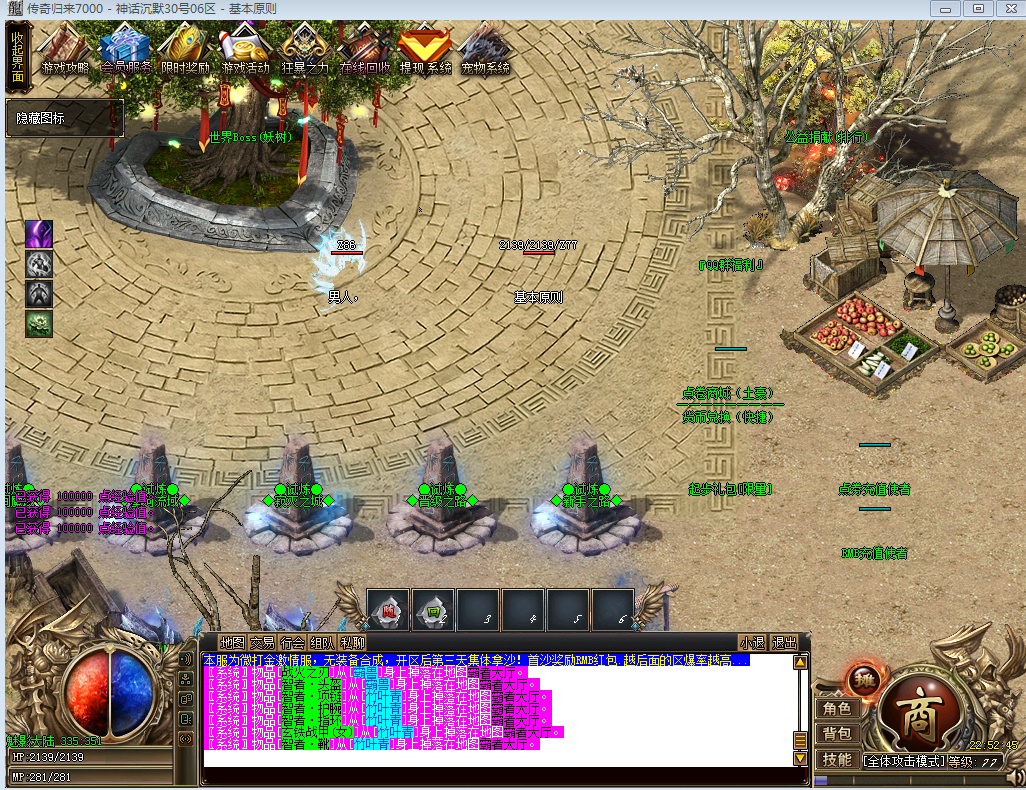The width and height of the screenshot is (1026, 790).
Task: Open the 在线回收 recycling menu
Action: (x=365, y=50)
